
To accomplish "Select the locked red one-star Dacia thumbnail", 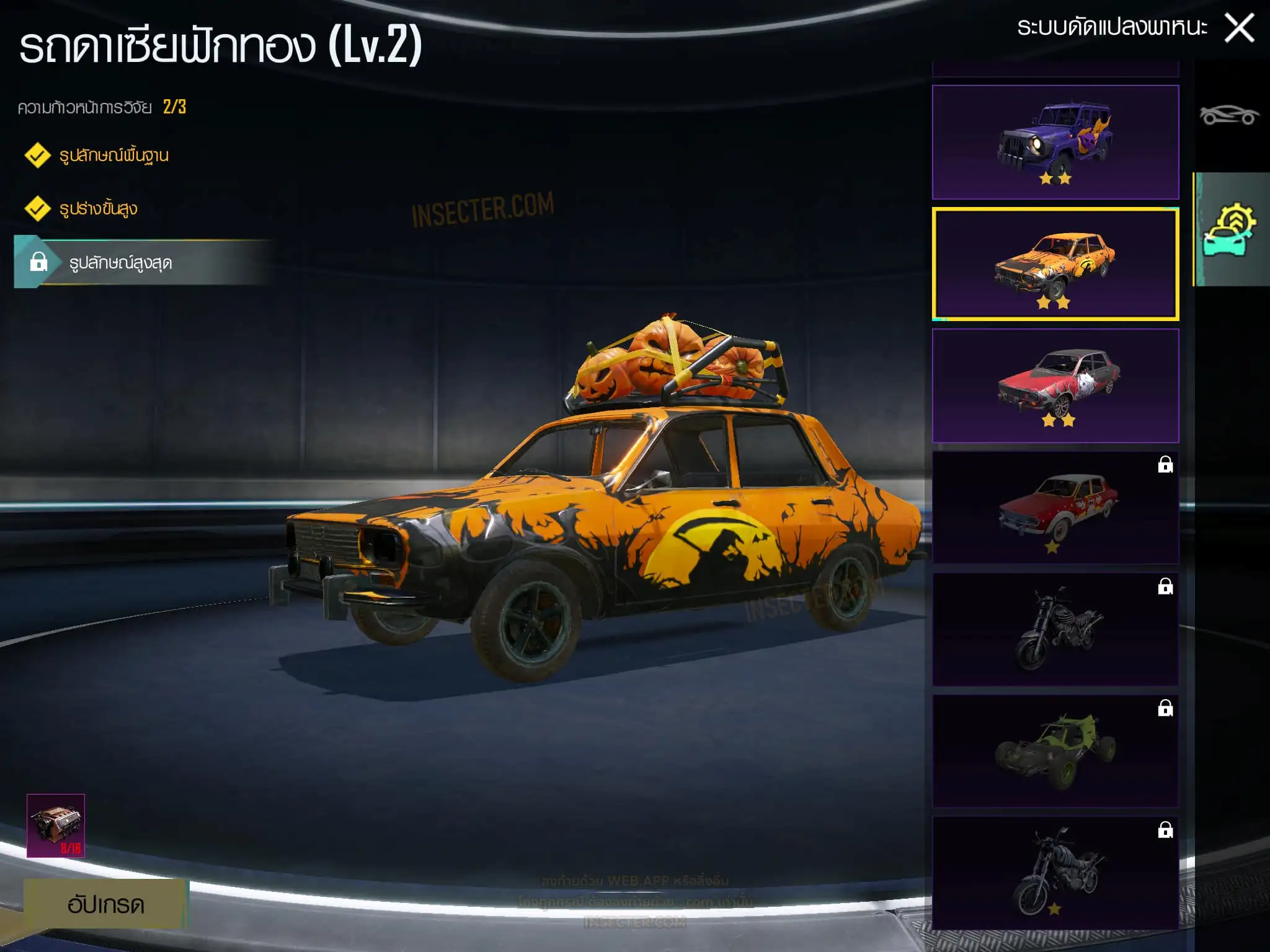I will [1055, 507].
